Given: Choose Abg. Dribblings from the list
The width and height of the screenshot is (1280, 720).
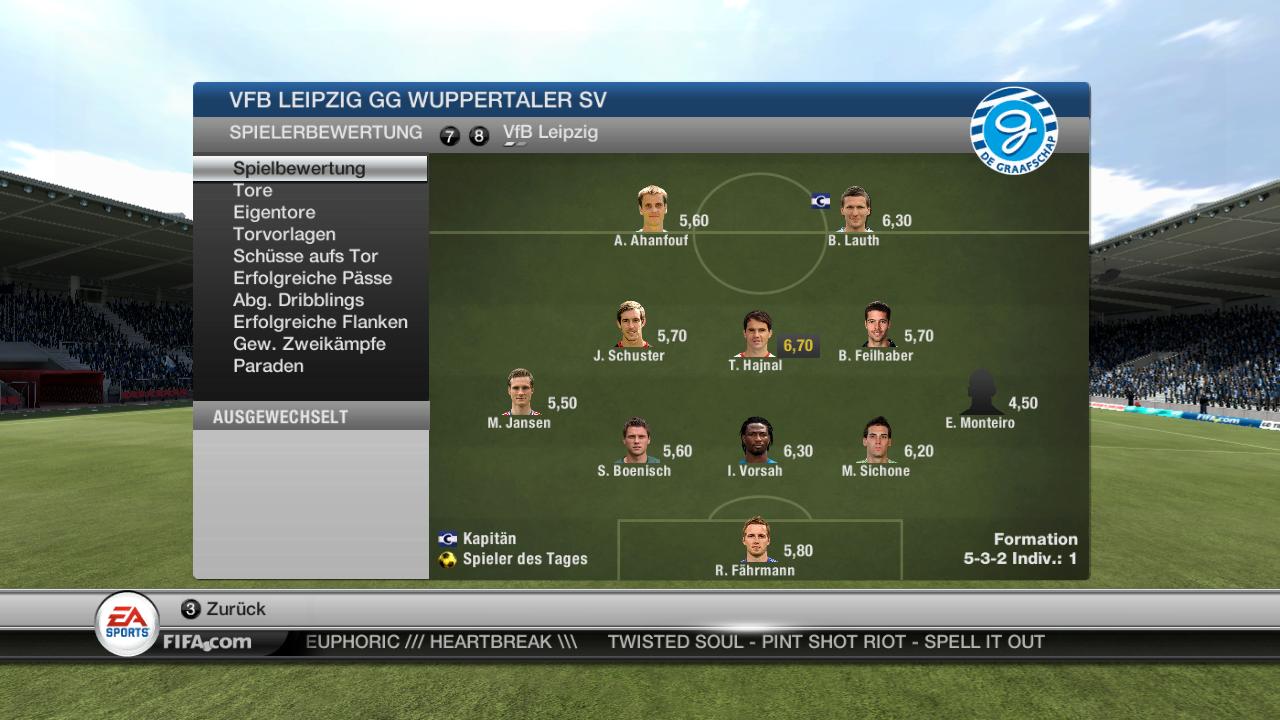Looking at the screenshot, I should click(298, 300).
